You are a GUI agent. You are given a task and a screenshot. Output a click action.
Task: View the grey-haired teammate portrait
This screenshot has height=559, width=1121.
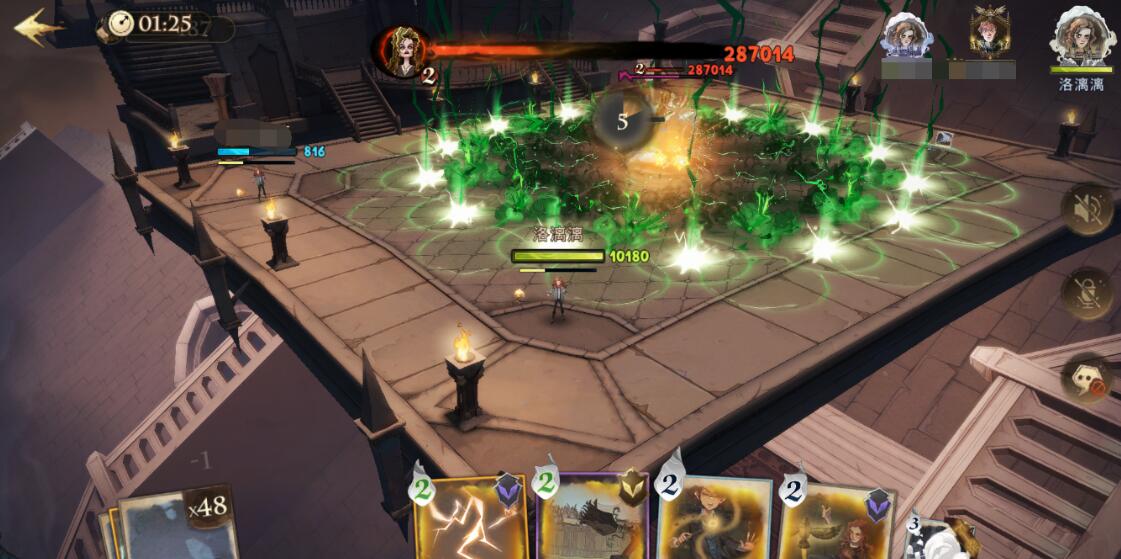coord(908,37)
